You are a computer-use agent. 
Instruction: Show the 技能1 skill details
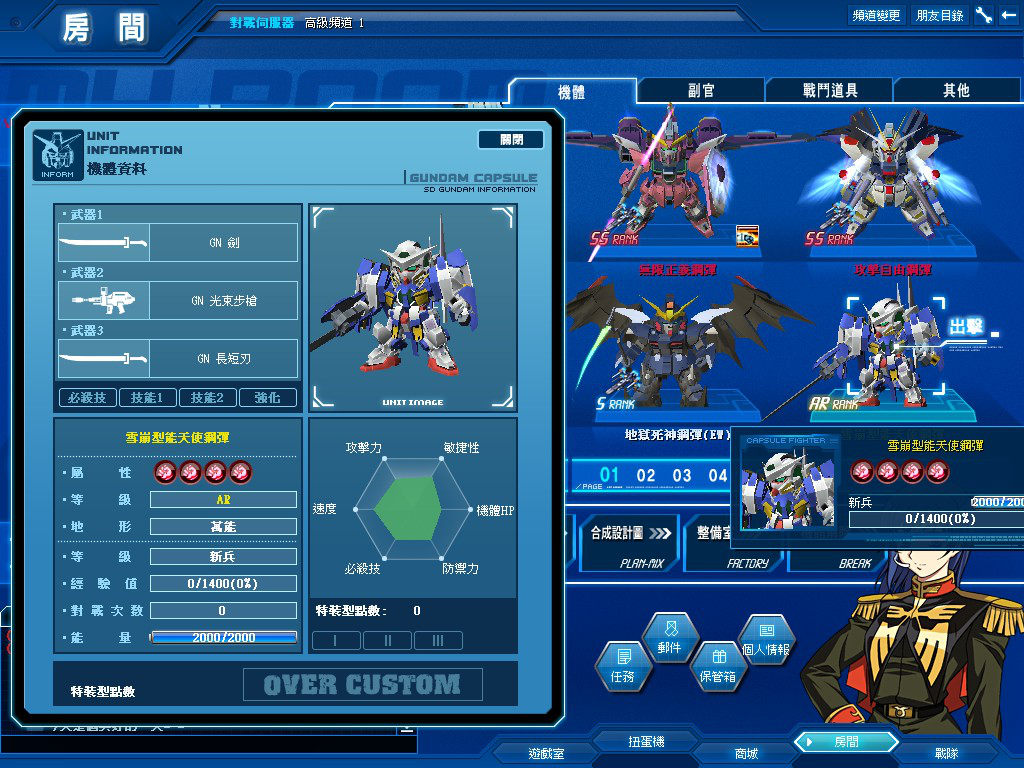(148, 397)
